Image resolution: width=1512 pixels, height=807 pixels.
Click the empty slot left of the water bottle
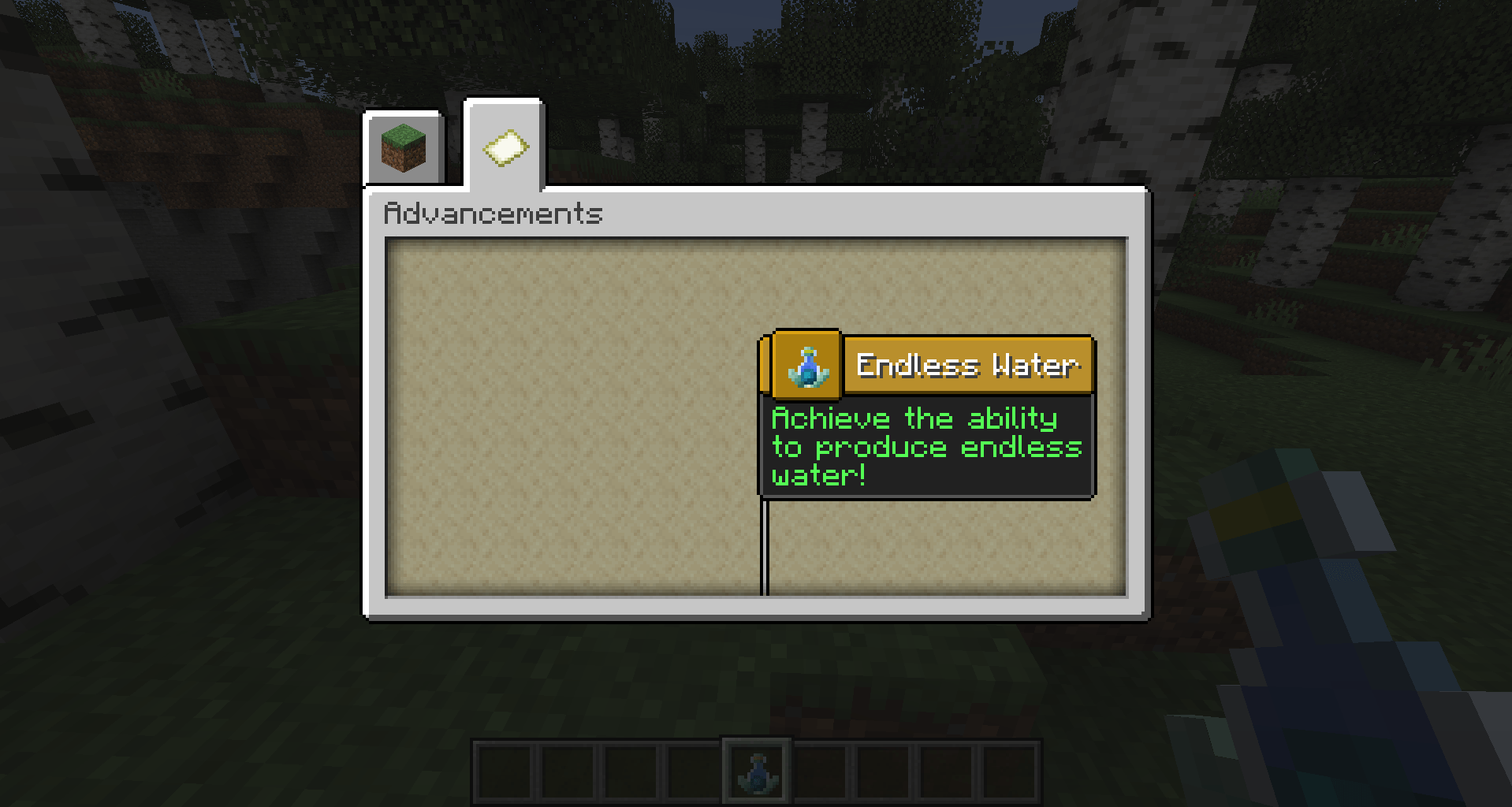694,768
